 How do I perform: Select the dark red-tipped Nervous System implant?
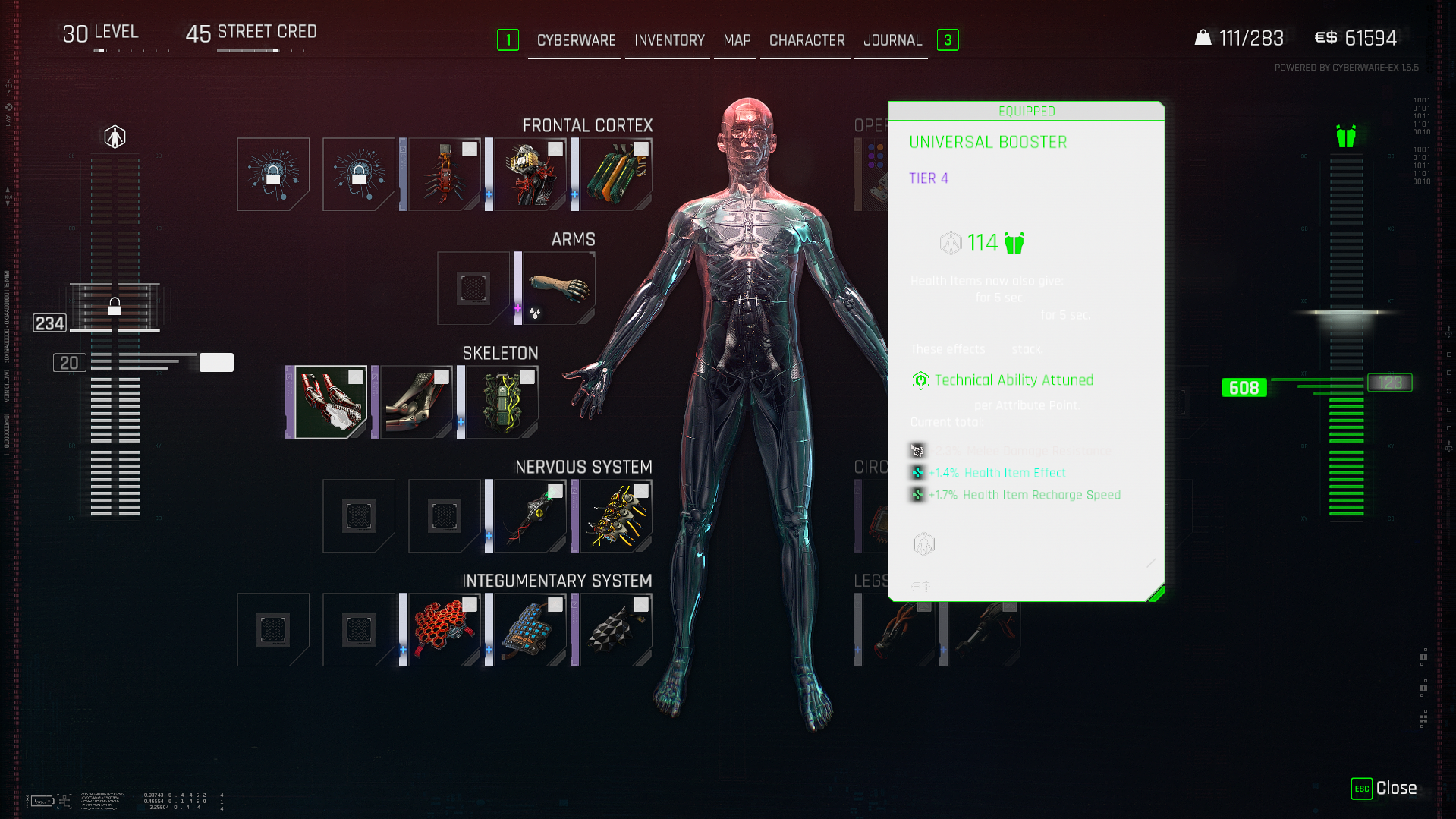[530, 516]
